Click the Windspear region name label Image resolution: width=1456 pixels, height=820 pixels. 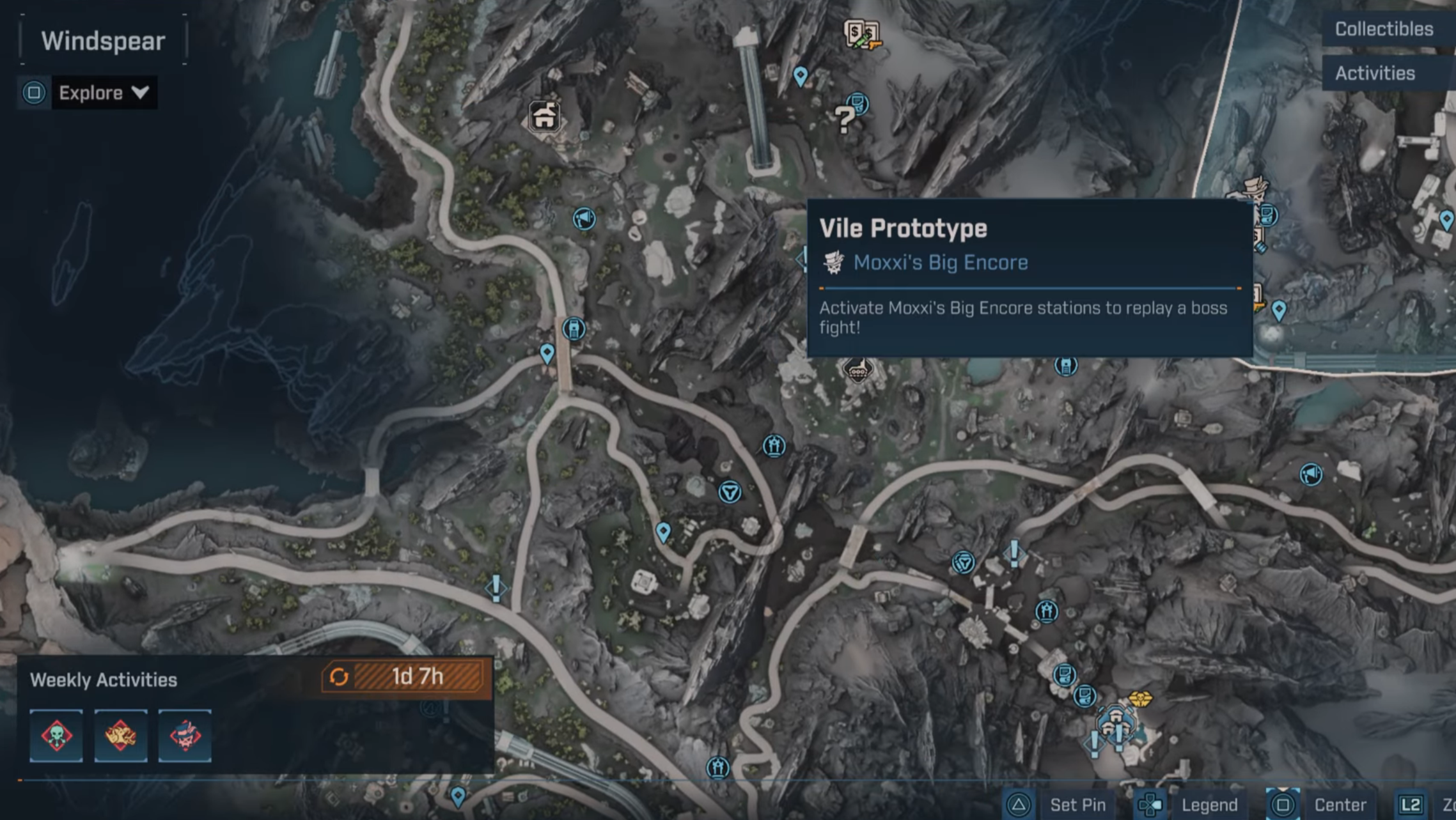[x=103, y=42]
